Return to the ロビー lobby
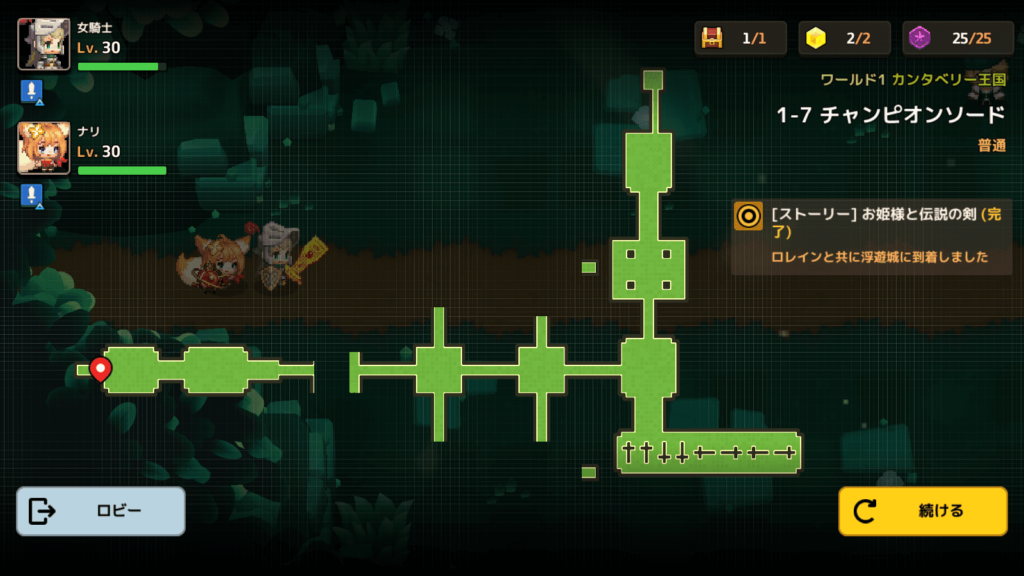The width and height of the screenshot is (1024, 576). 100,511
